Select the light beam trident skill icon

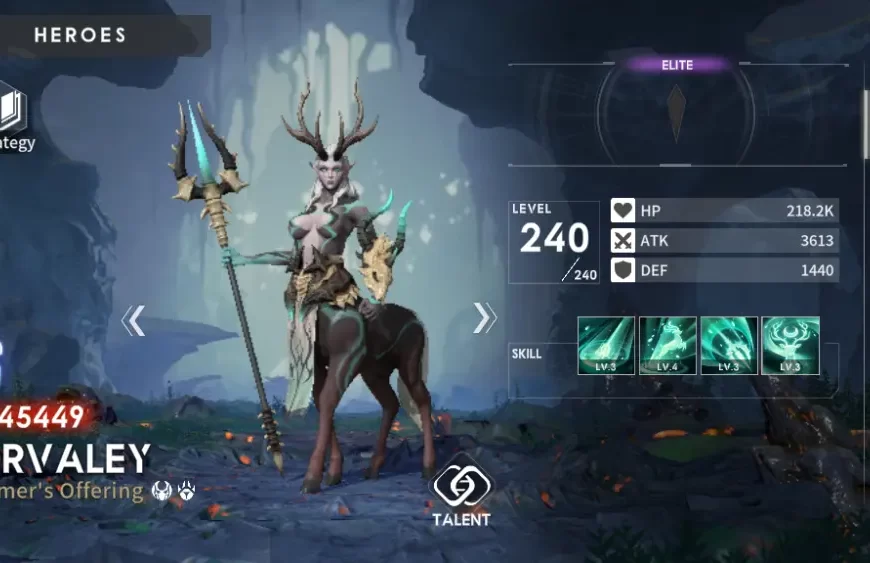coord(606,345)
